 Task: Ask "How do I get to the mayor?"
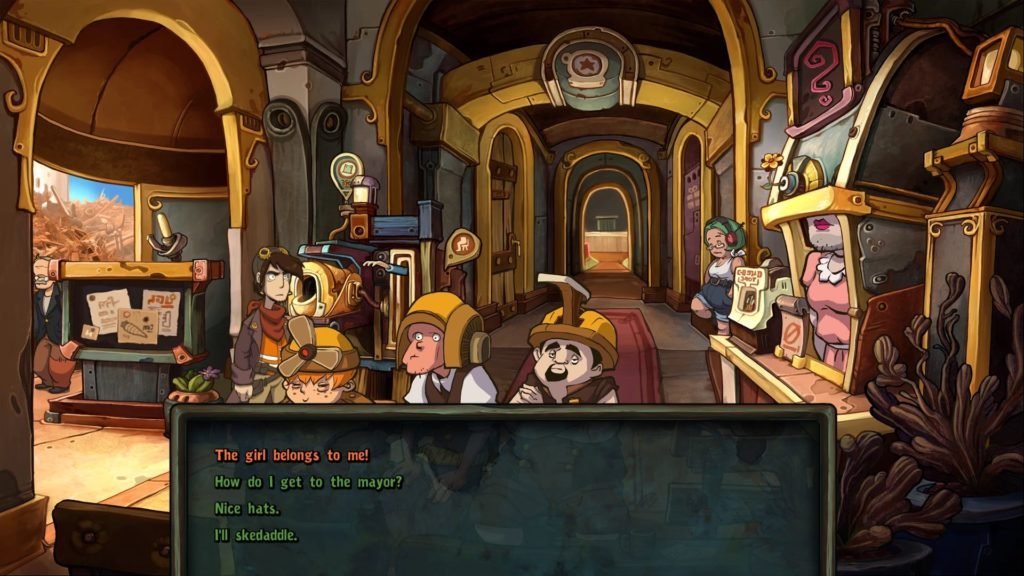(308, 482)
